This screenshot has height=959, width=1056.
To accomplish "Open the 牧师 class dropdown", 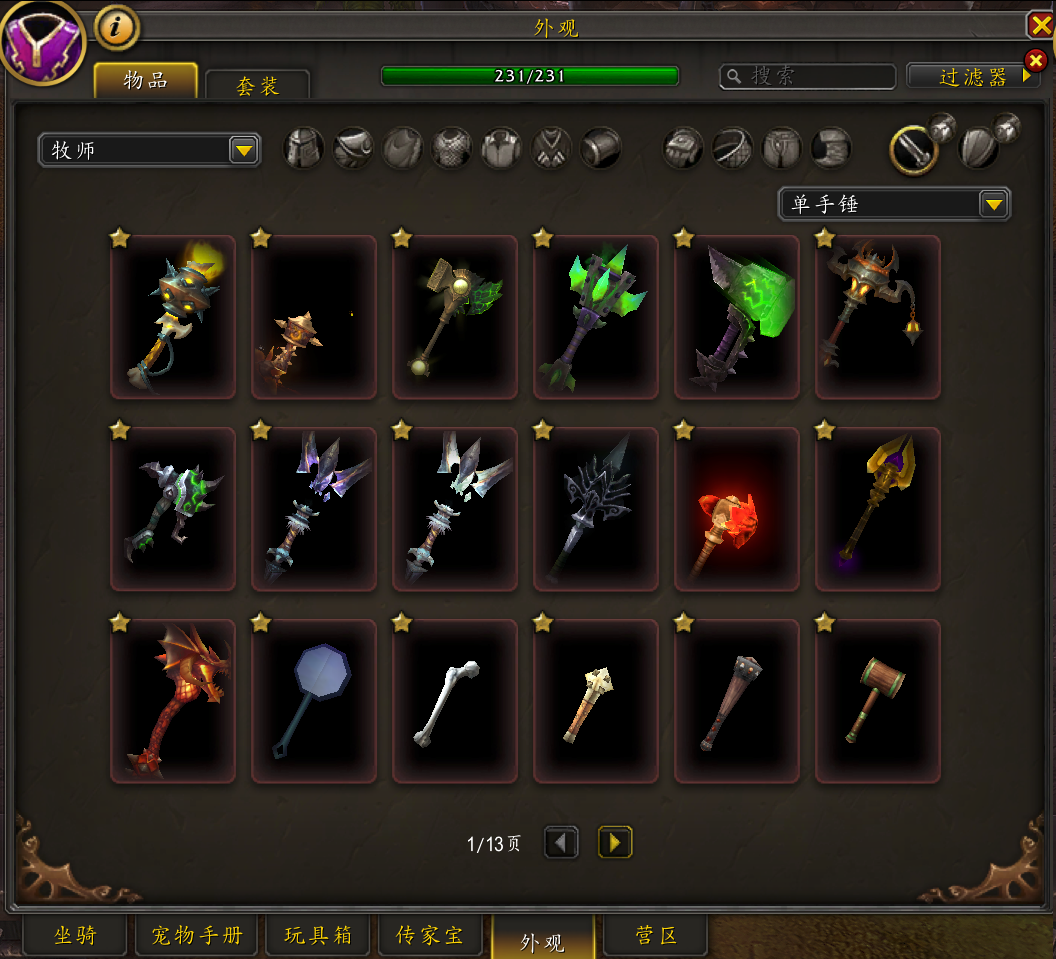I will [149, 151].
